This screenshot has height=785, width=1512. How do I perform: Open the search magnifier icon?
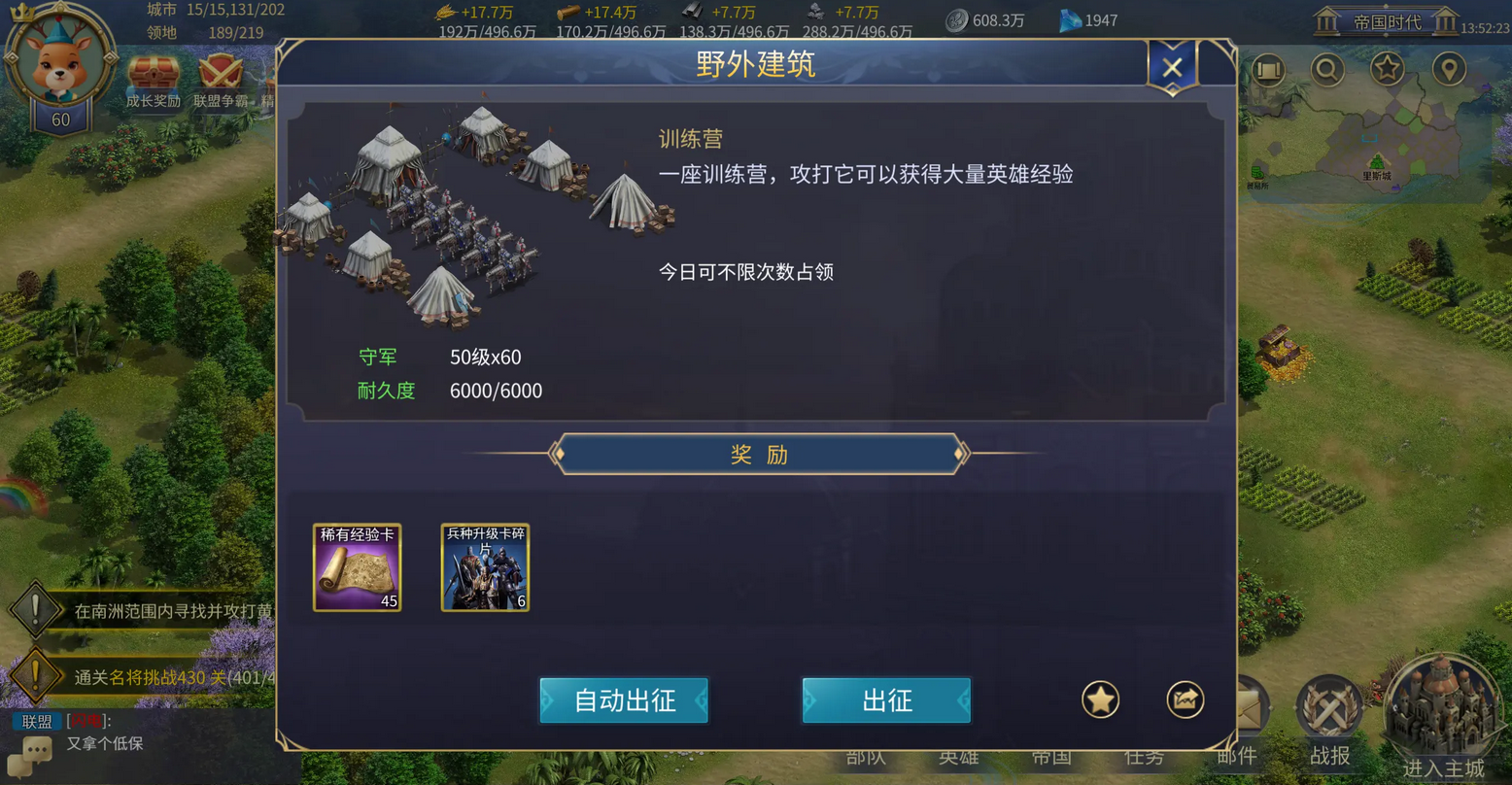coord(1327,69)
